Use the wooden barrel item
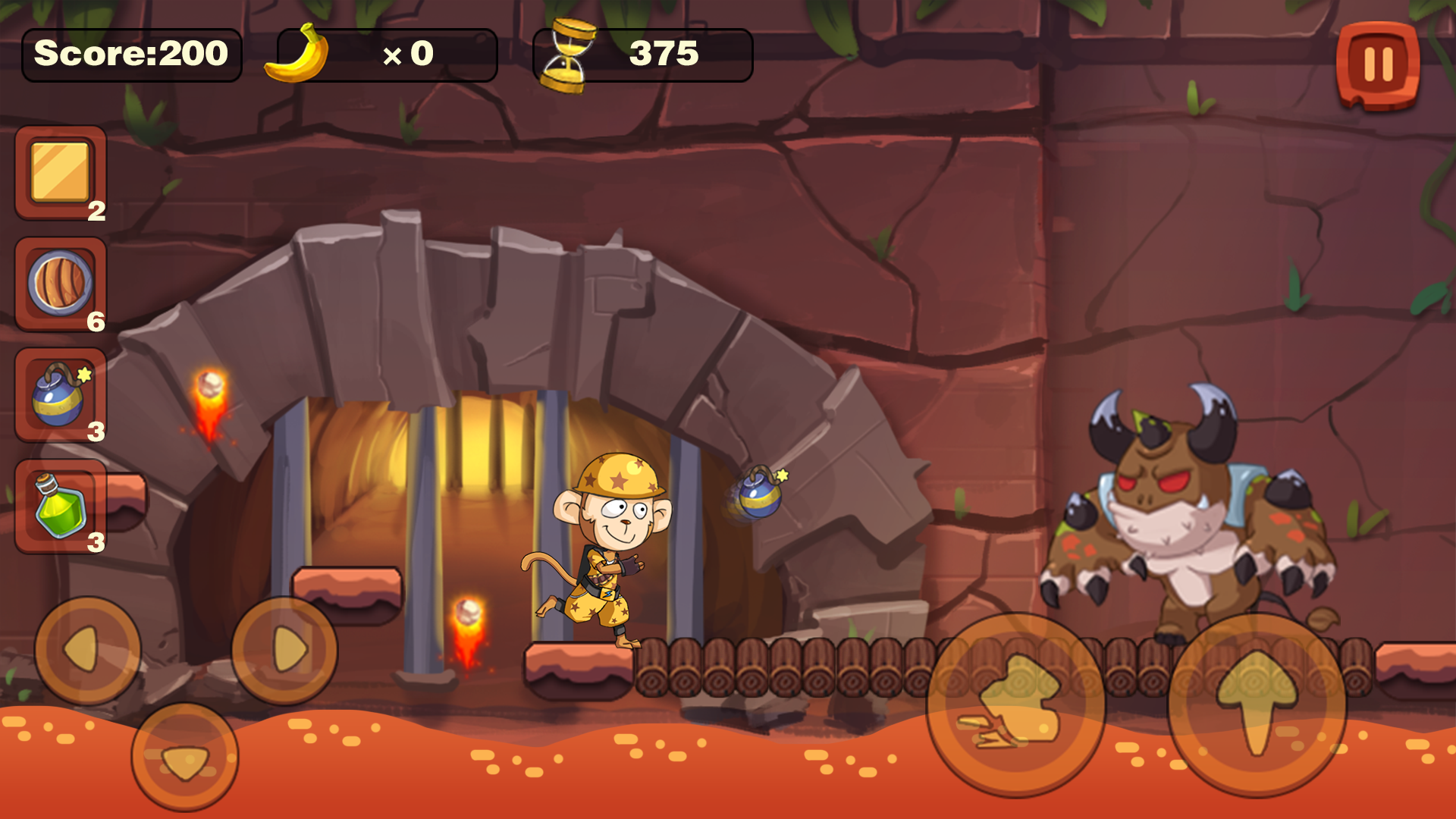The width and height of the screenshot is (1456, 819). pyautogui.click(x=59, y=283)
